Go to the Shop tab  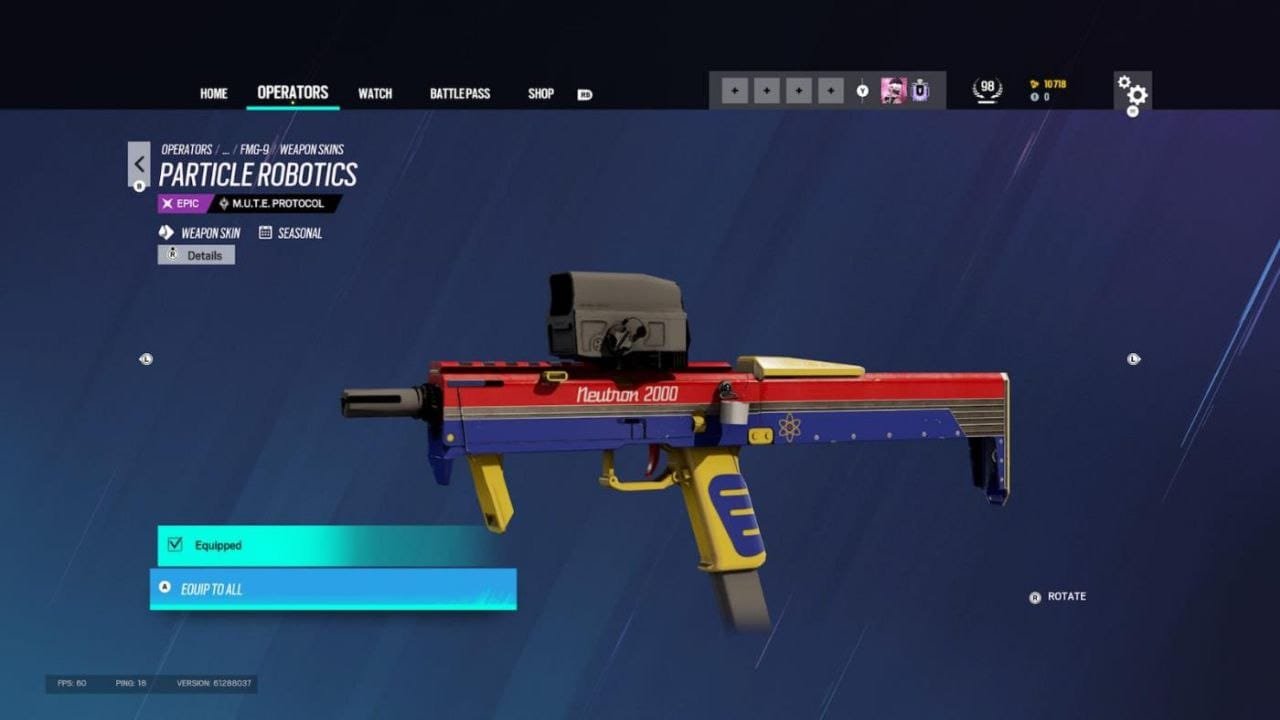[541, 94]
